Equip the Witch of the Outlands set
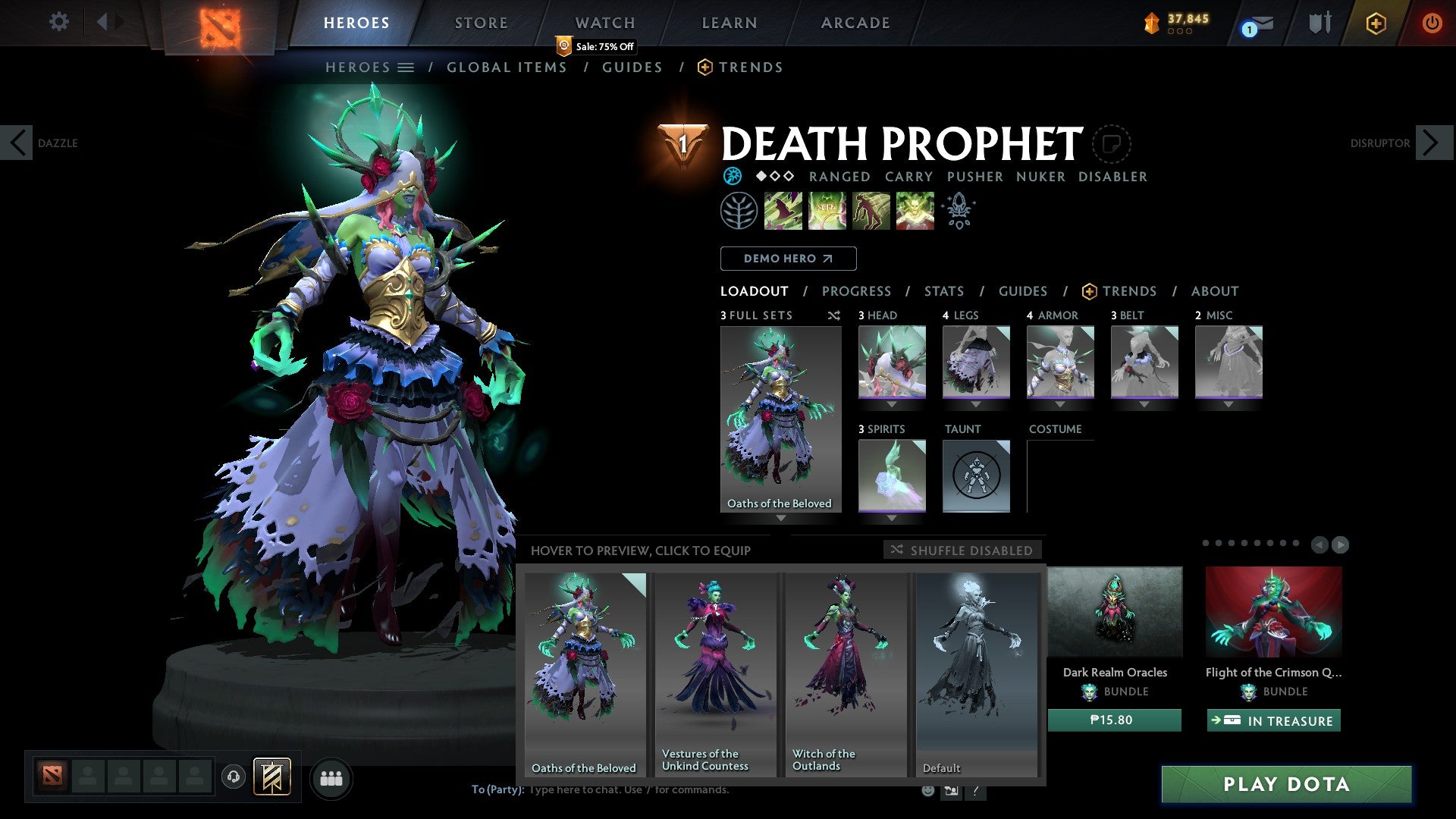The height and width of the screenshot is (819, 1456). (x=846, y=667)
